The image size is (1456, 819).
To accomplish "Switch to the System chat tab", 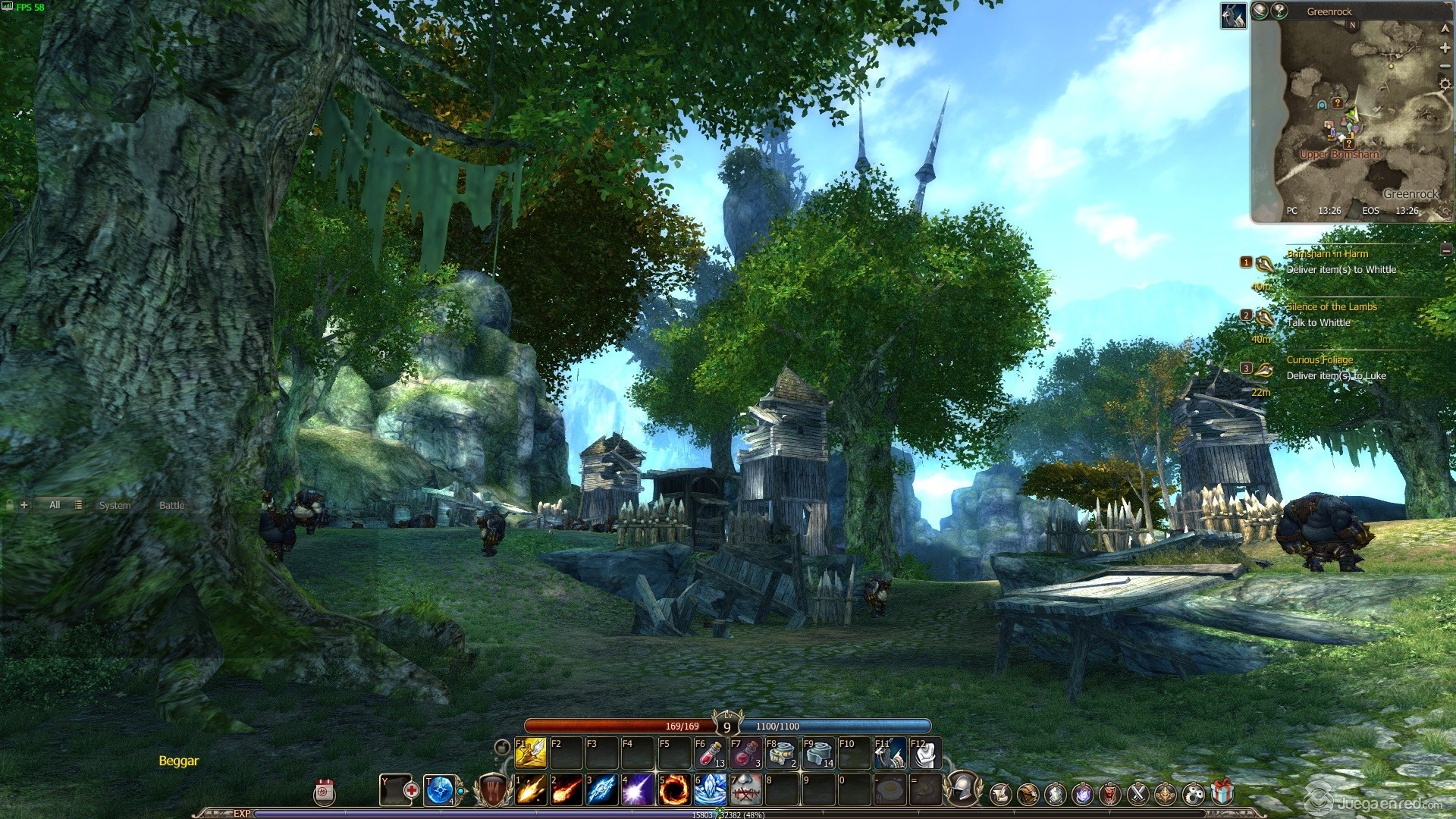I will tap(115, 505).
